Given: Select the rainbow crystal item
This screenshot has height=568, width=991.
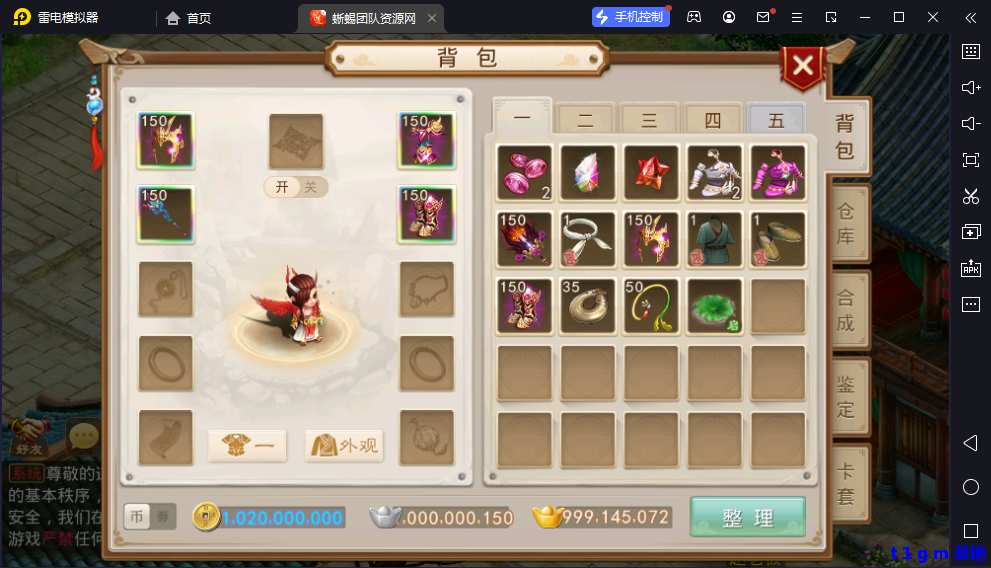Looking at the screenshot, I should [x=587, y=173].
